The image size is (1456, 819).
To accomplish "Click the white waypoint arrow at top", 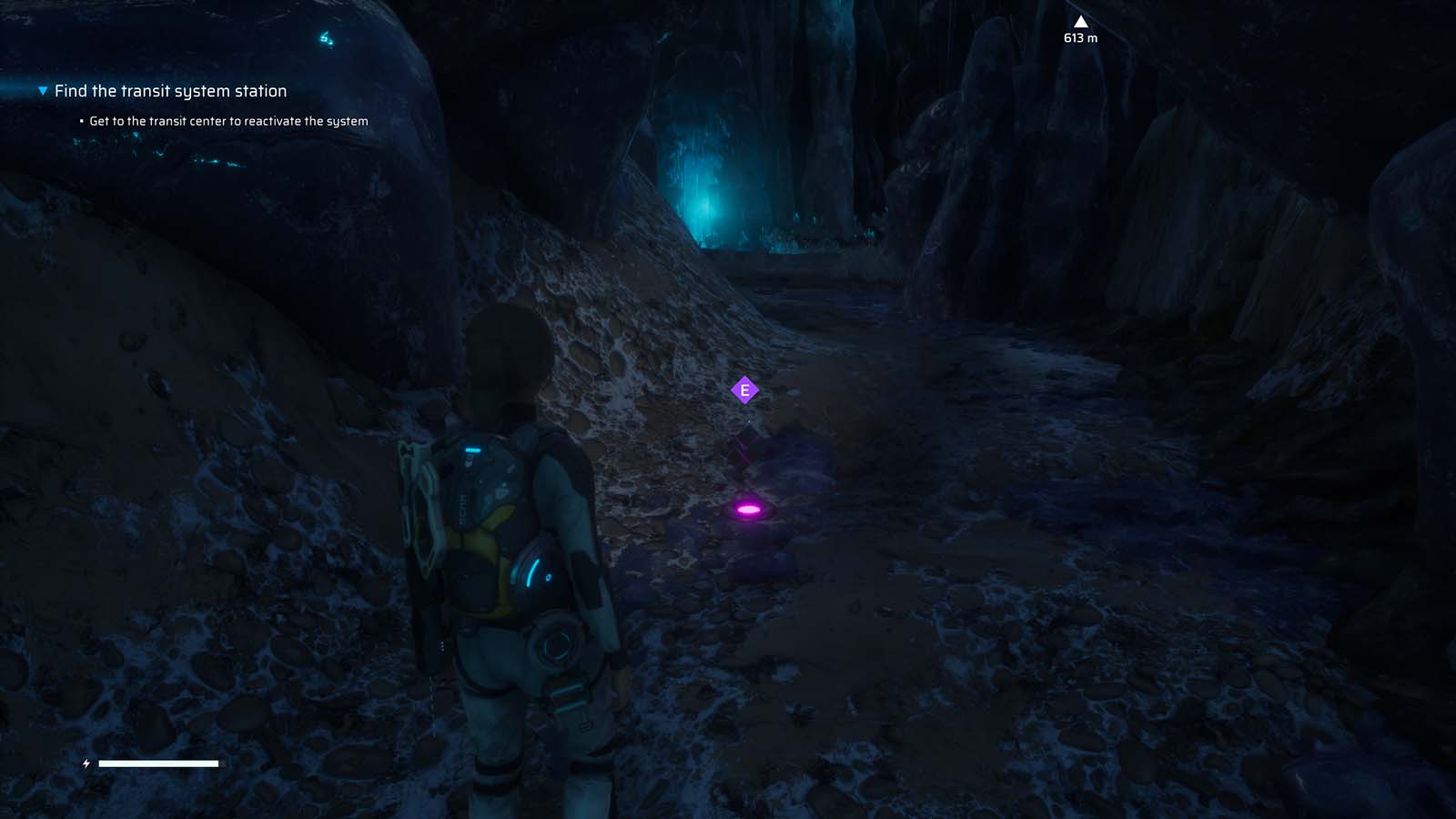I will tap(1080, 20).
